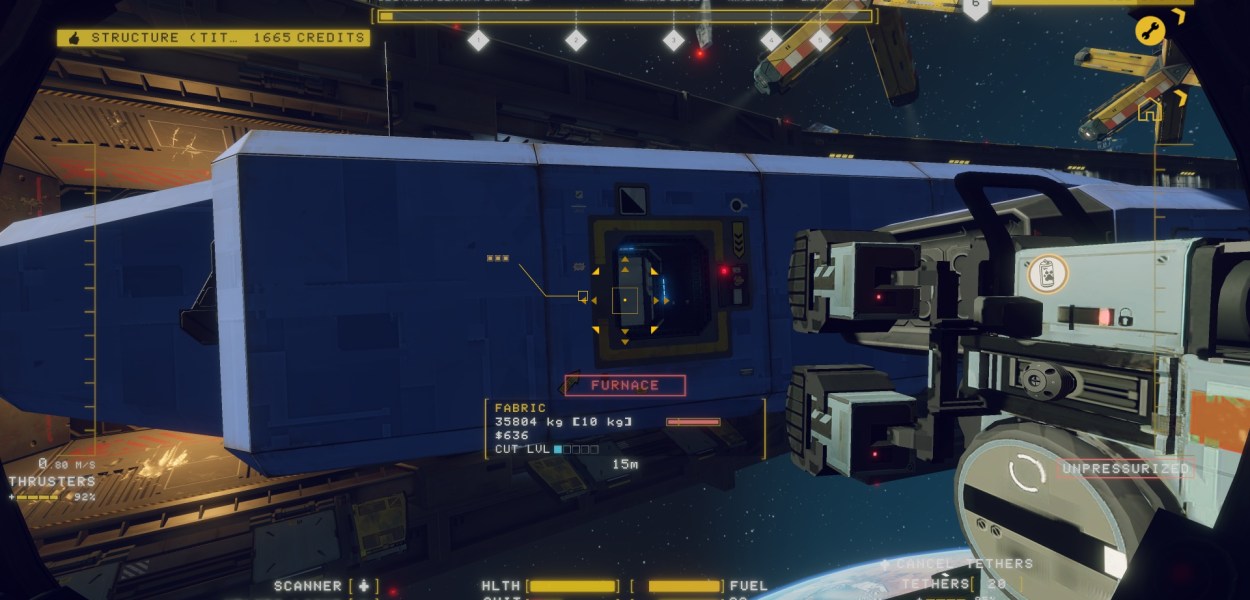
Task: Select the home waypoint icon
Action: point(1149,109)
